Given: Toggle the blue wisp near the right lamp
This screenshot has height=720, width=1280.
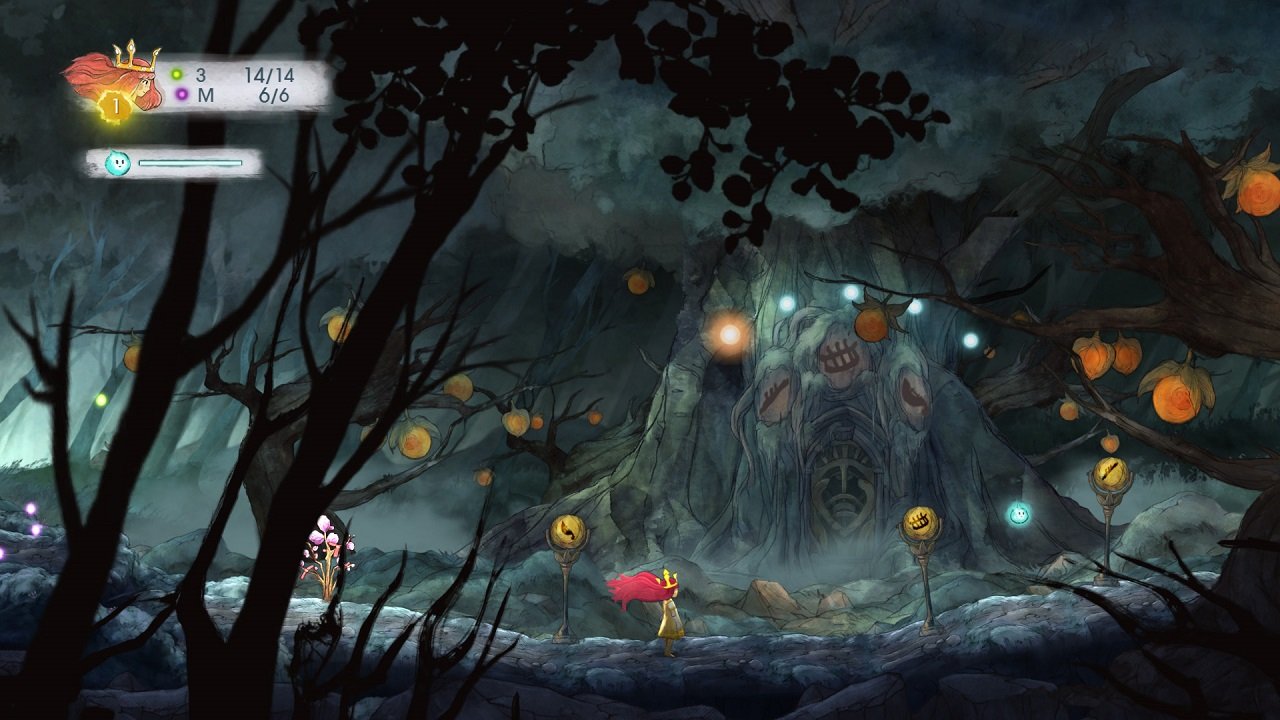Looking at the screenshot, I should pyautogui.click(x=1021, y=513).
